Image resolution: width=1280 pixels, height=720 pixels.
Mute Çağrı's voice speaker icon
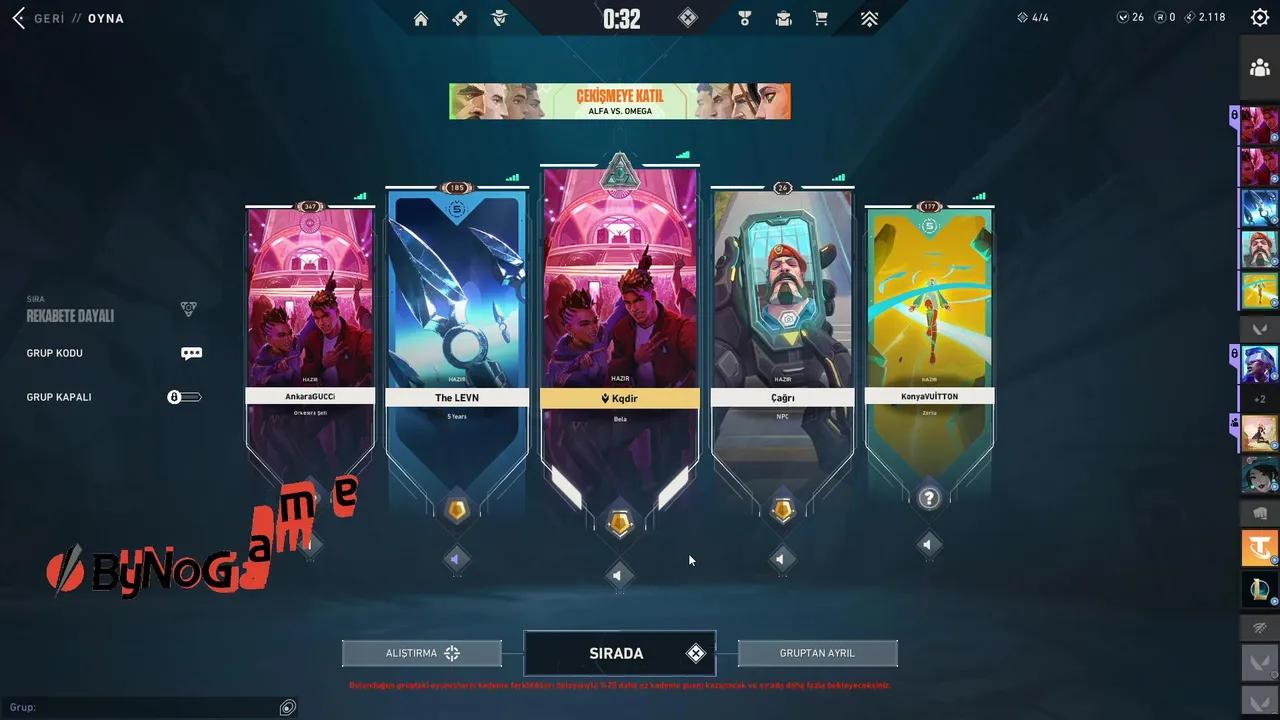pos(781,560)
